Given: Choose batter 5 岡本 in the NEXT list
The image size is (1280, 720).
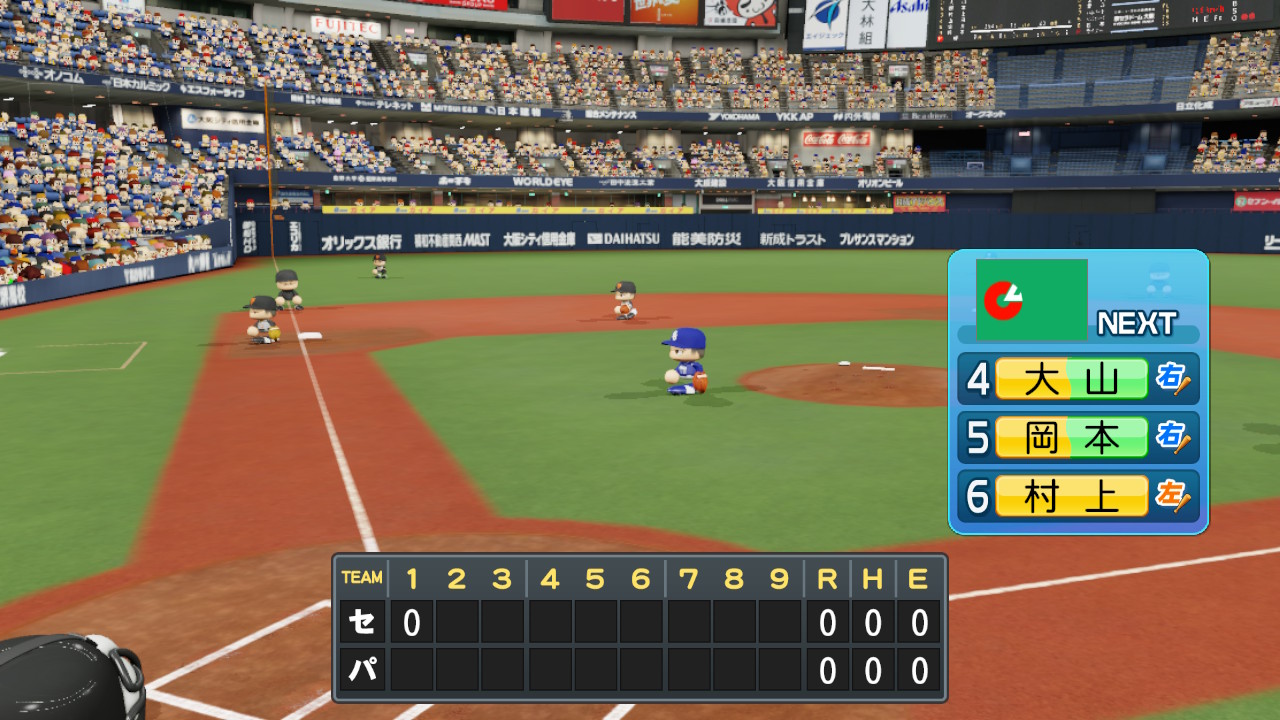Looking at the screenshot, I should [x=1072, y=437].
